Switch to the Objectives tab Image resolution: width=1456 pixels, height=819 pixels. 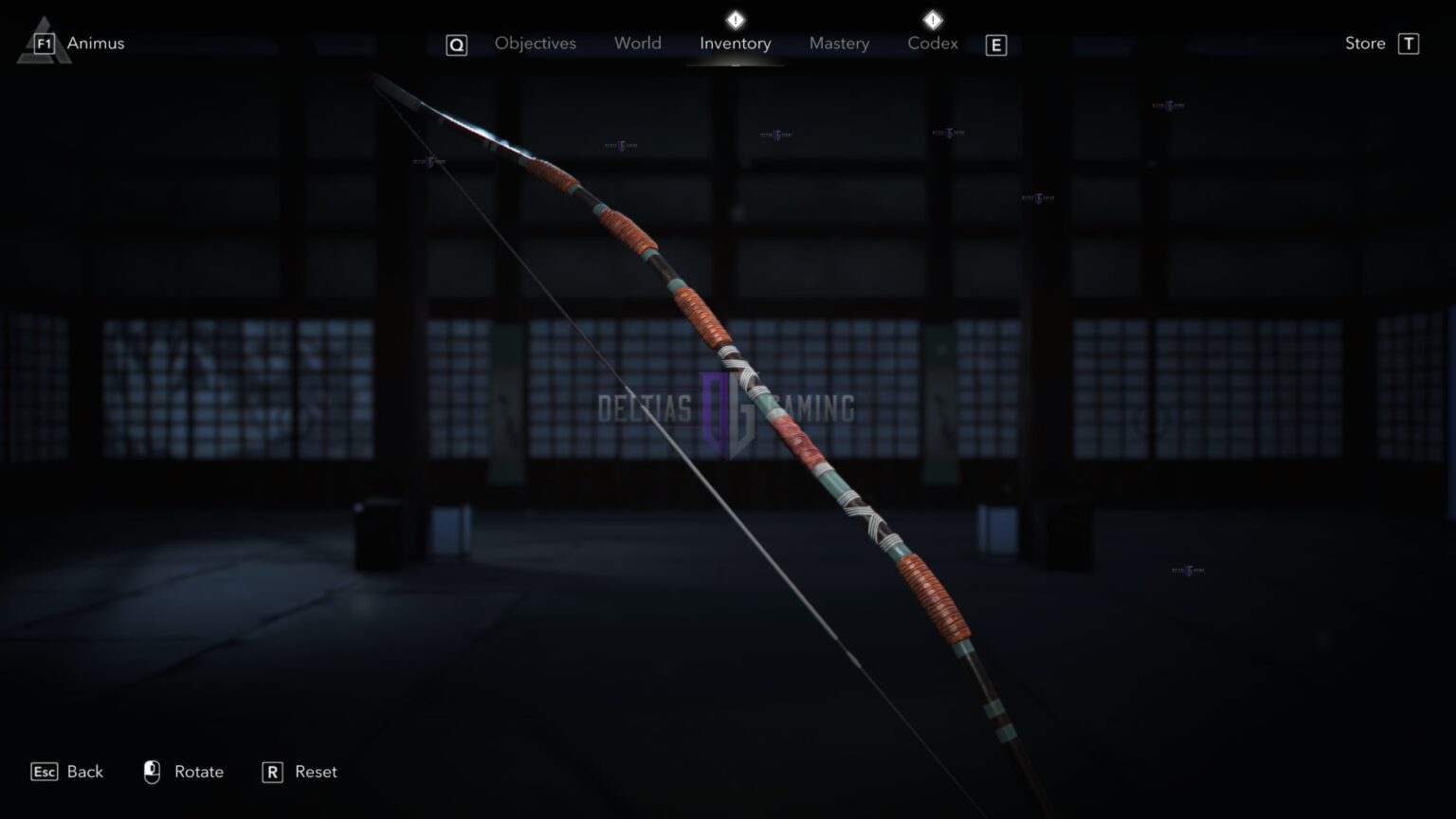[535, 43]
